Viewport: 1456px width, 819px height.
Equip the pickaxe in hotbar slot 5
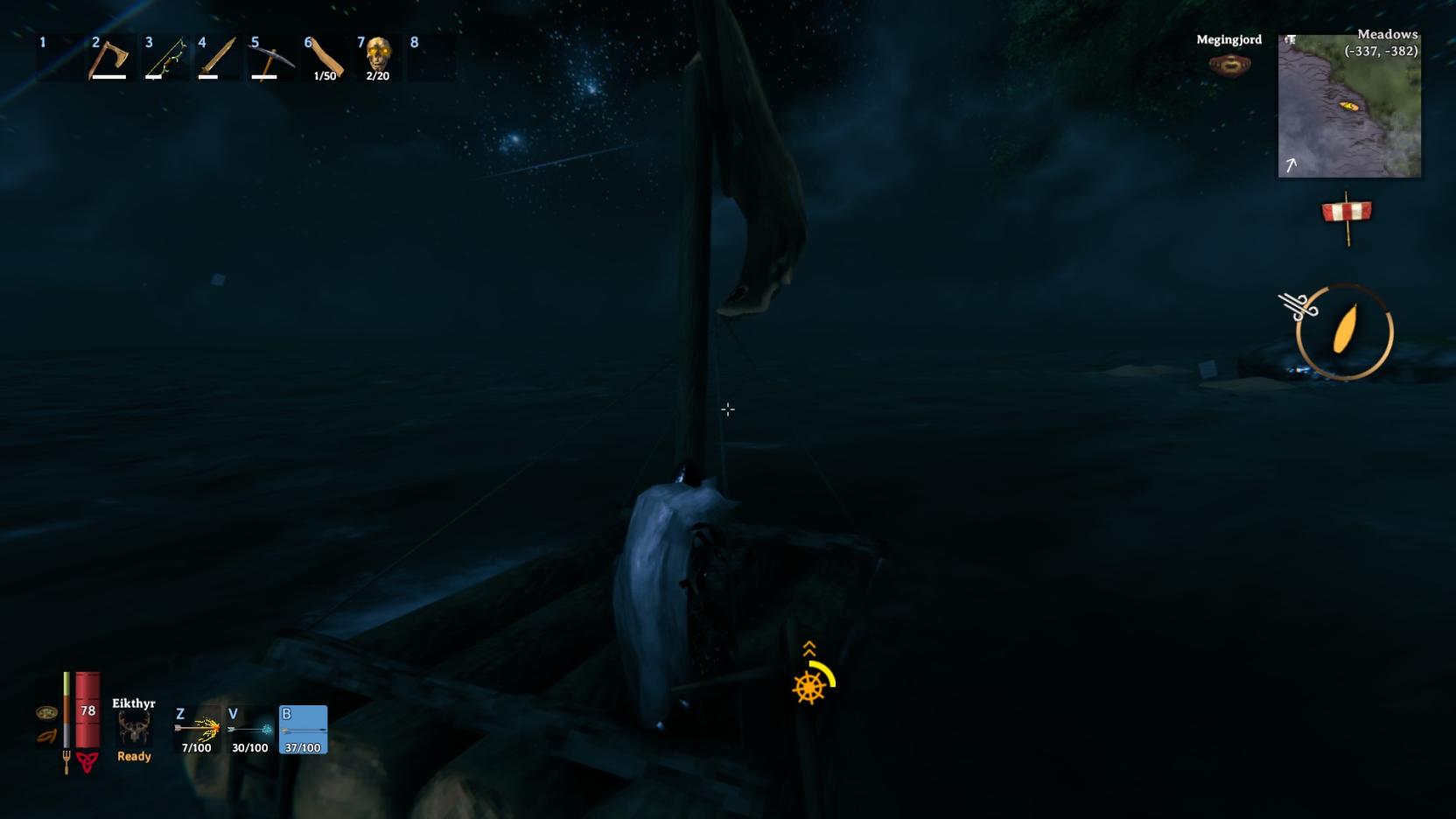pyautogui.click(x=271, y=57)
